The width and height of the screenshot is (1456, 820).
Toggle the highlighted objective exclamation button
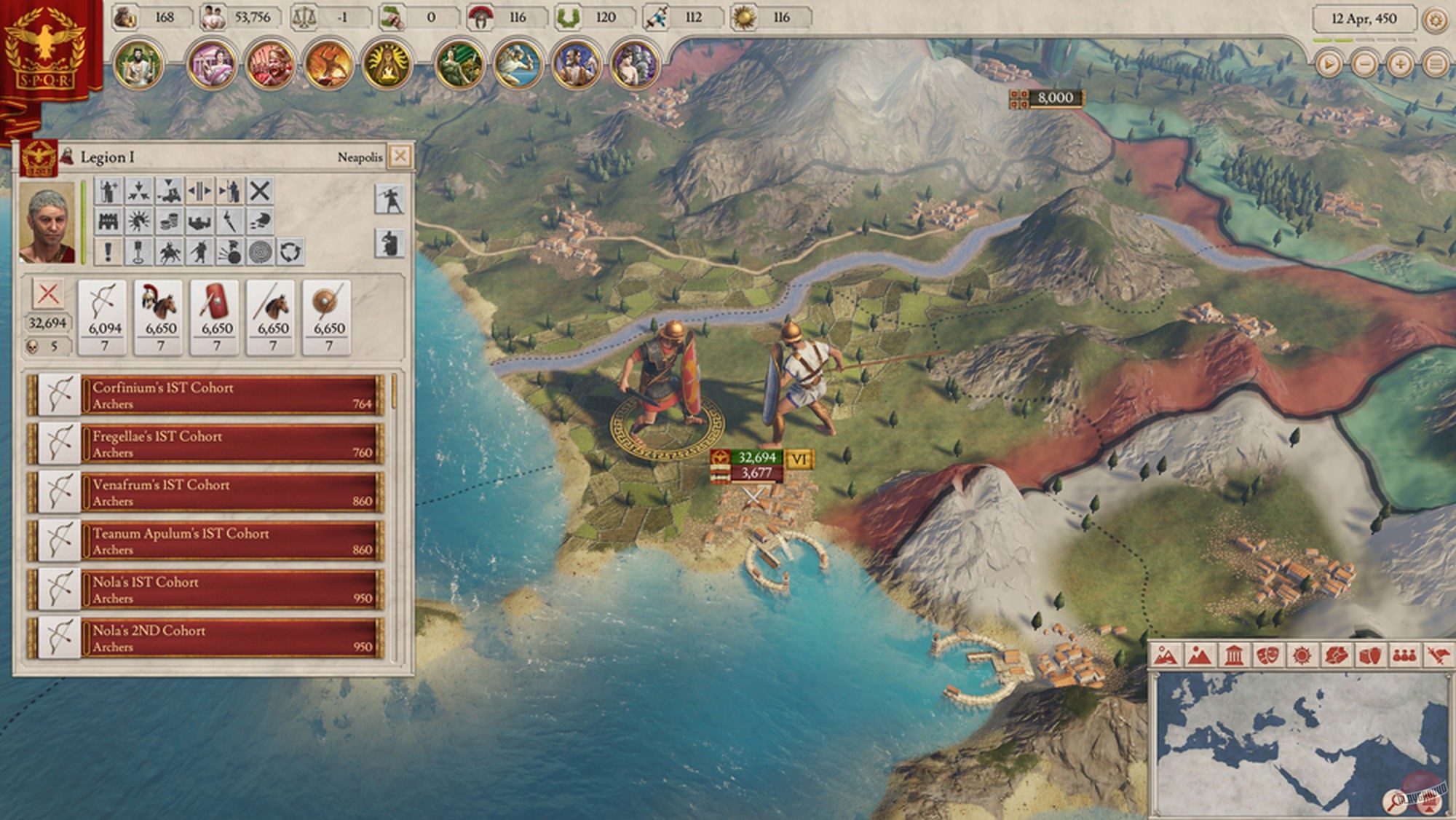(x=107, y=253)
